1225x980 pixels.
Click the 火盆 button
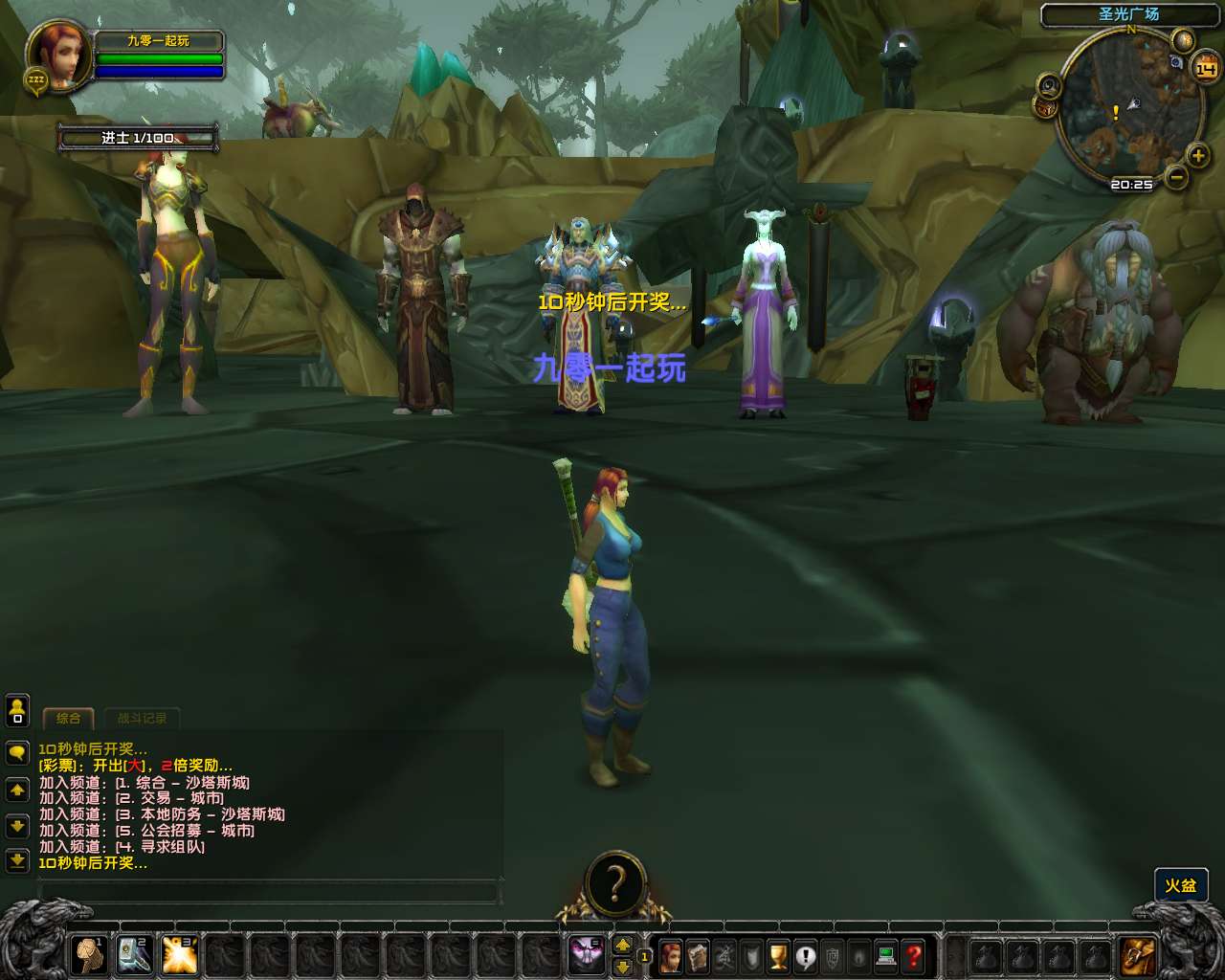coord(1180,885)
